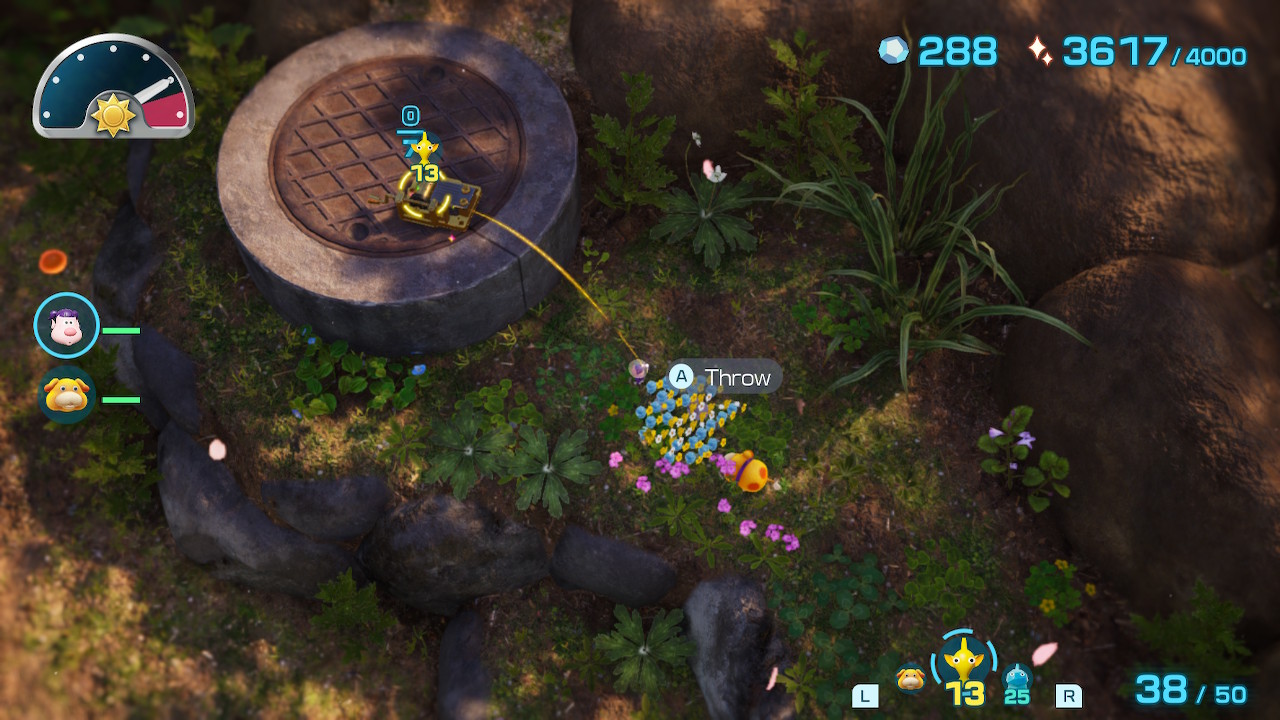Screen dimensions: 1280x720
Task: Select the Oatchi portrait below the player portrait
Action: [x=66, y=396]
